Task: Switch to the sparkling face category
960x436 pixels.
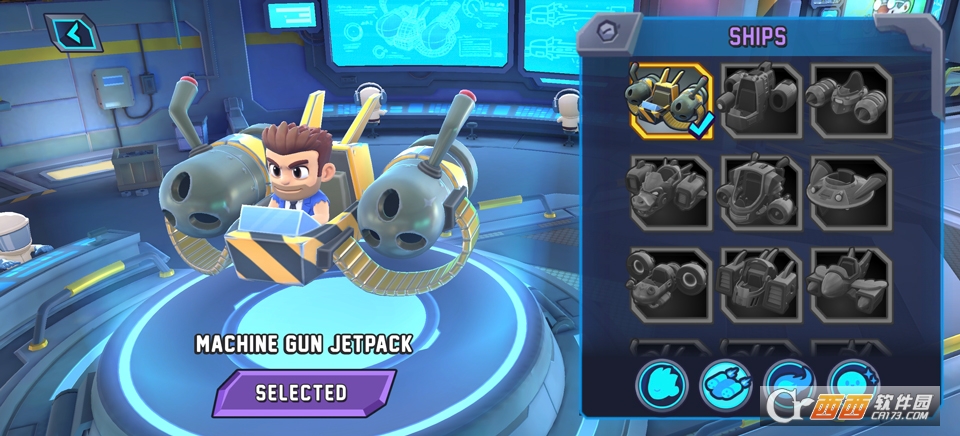Action: [x=853, y=385]
